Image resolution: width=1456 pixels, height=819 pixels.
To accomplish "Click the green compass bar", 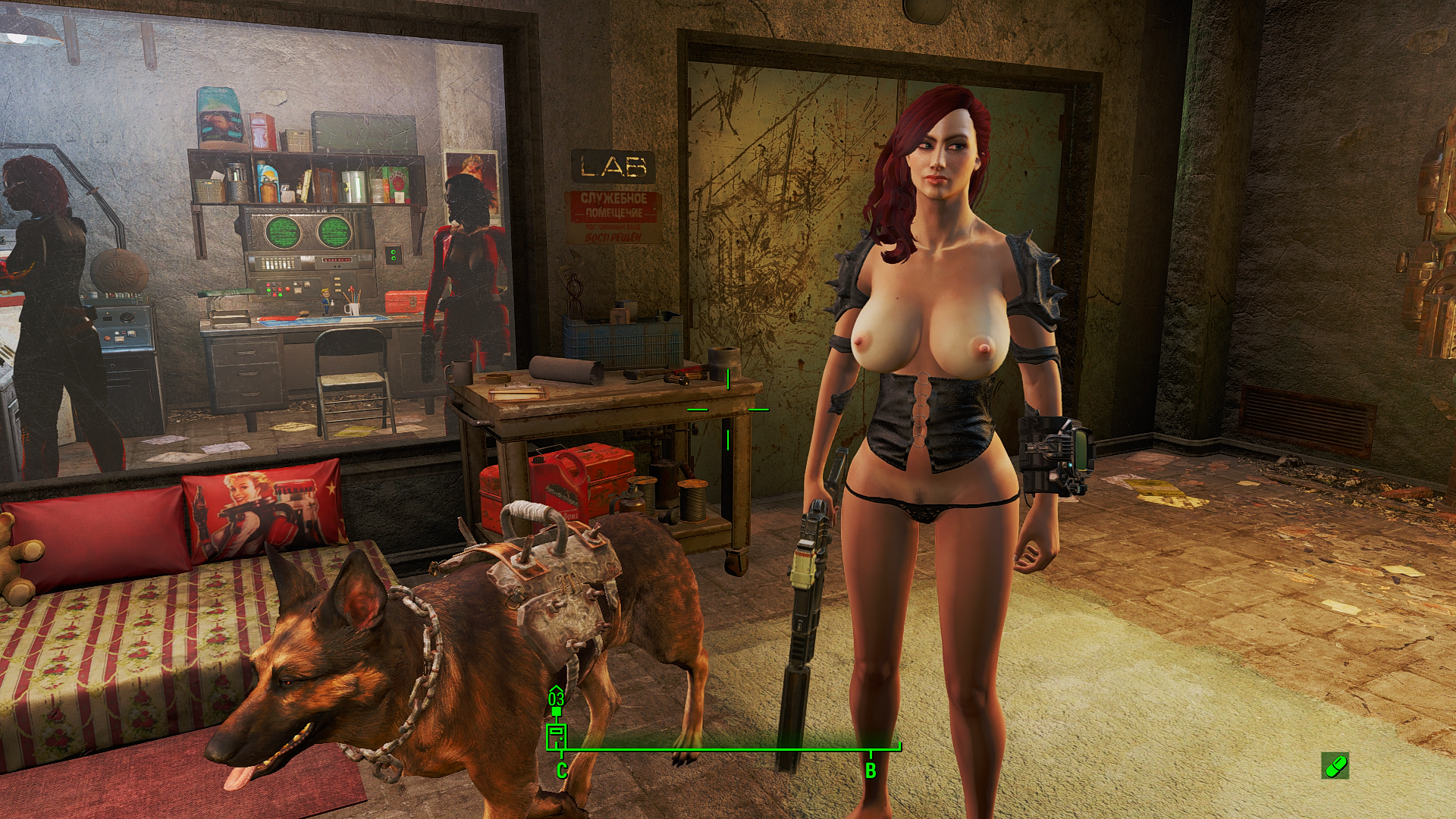I will (x=728, y=749).
